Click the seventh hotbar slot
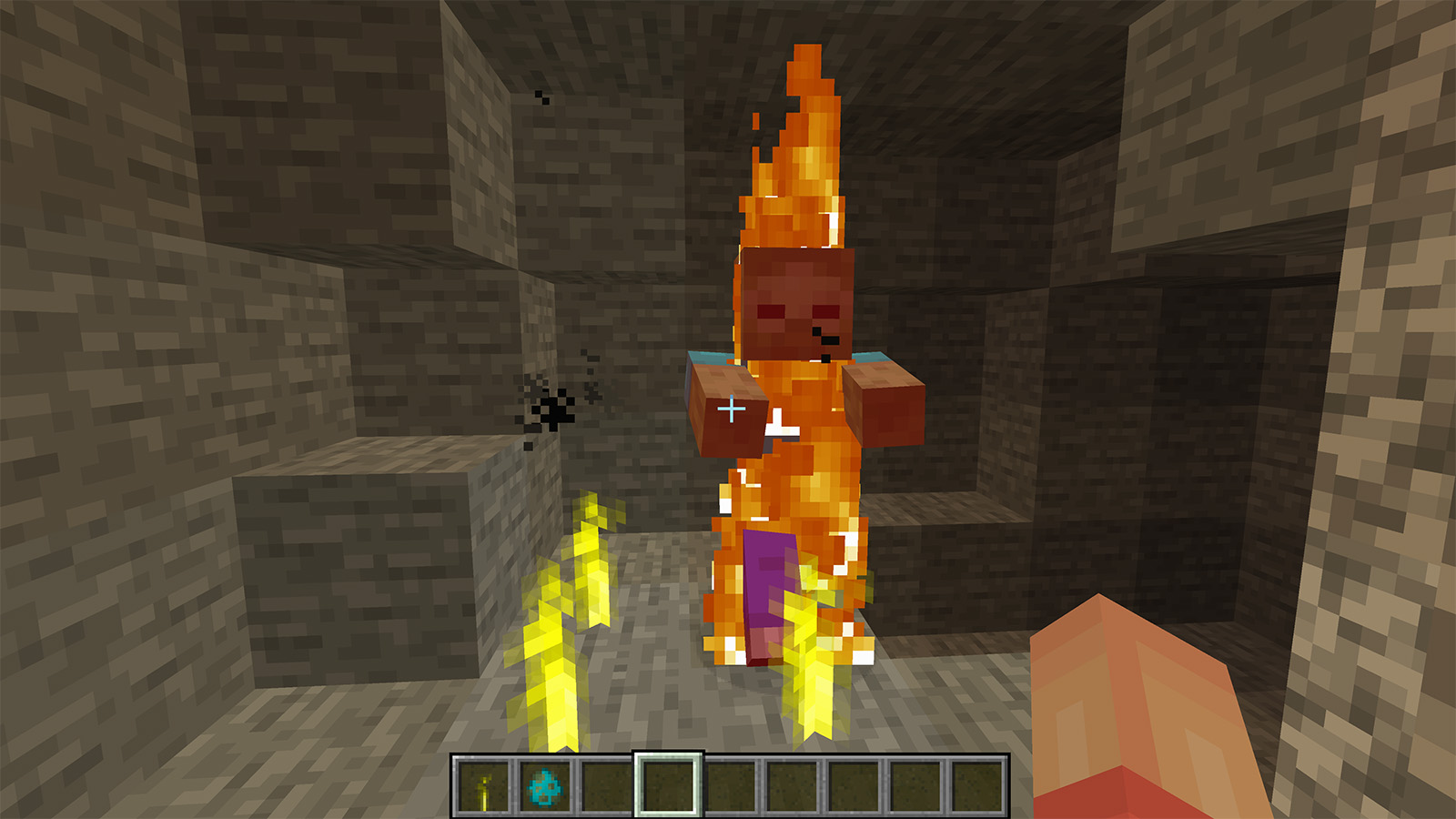This screenshot has width=1456, height=819. (852, 786)
